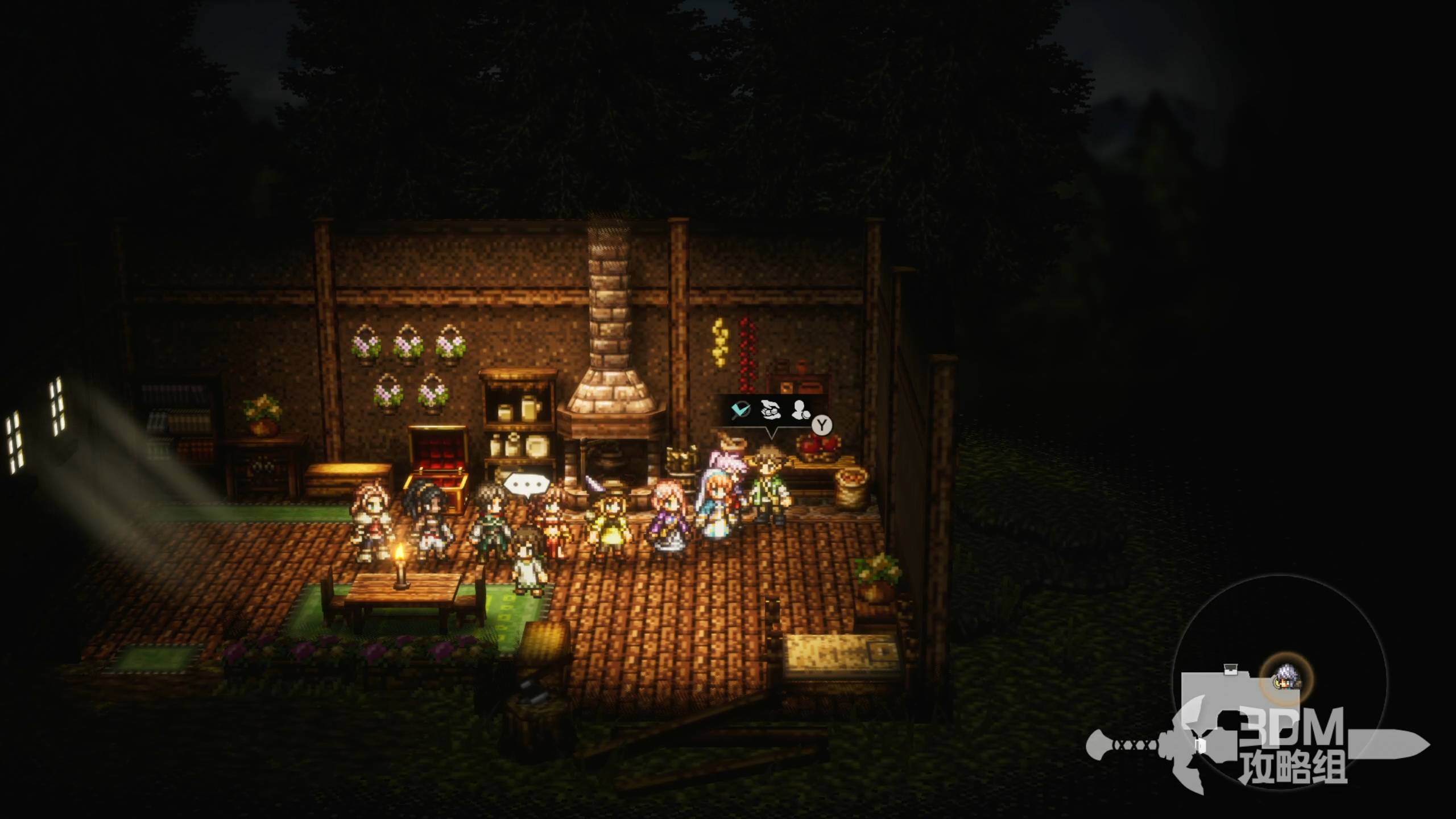Pick the person-with-coin hire icon
The image size is (1456, 819).
pyautogui.click(x=801, y=411)
